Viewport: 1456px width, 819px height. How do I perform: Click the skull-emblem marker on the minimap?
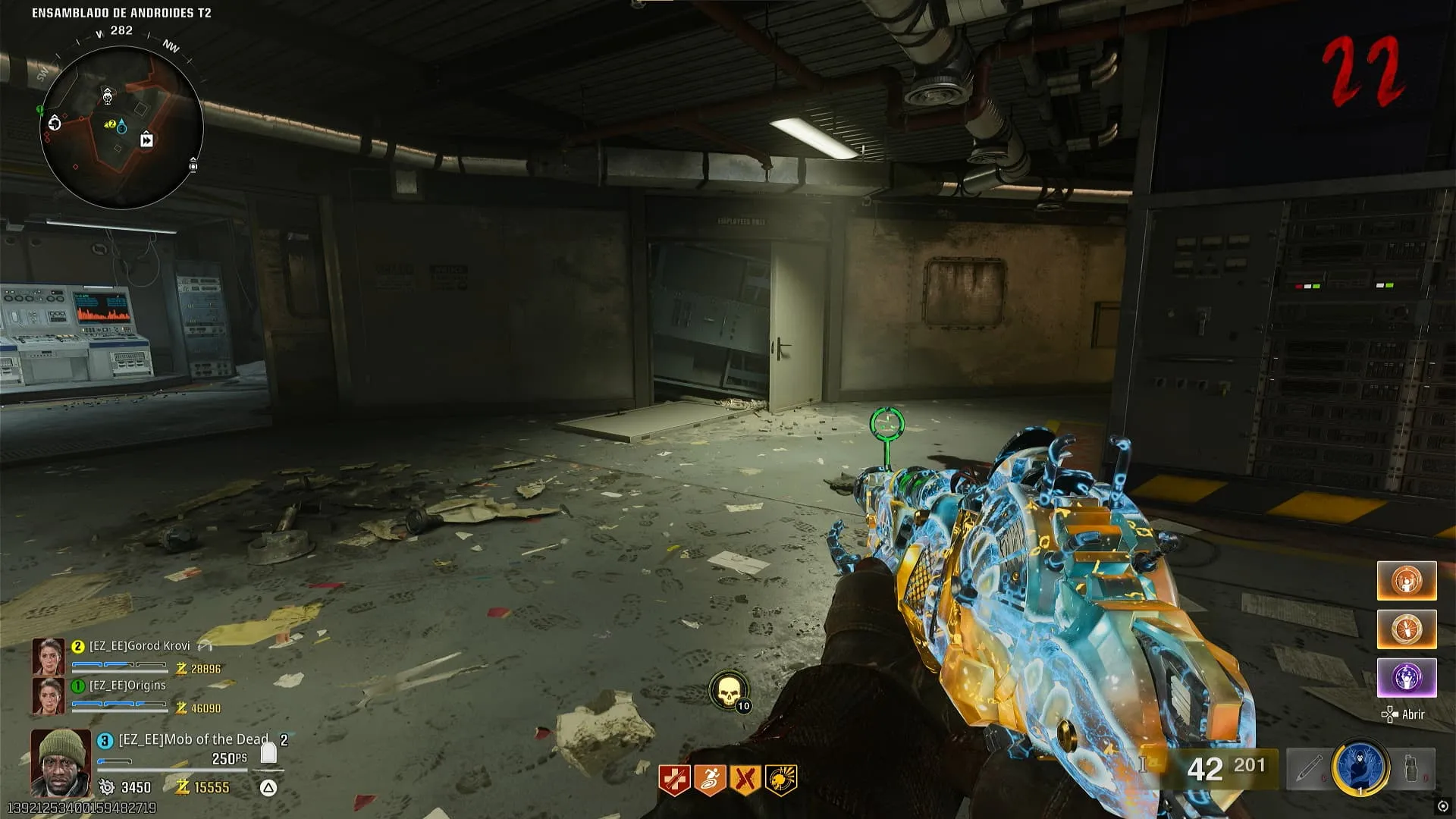[x=108, y=96]
